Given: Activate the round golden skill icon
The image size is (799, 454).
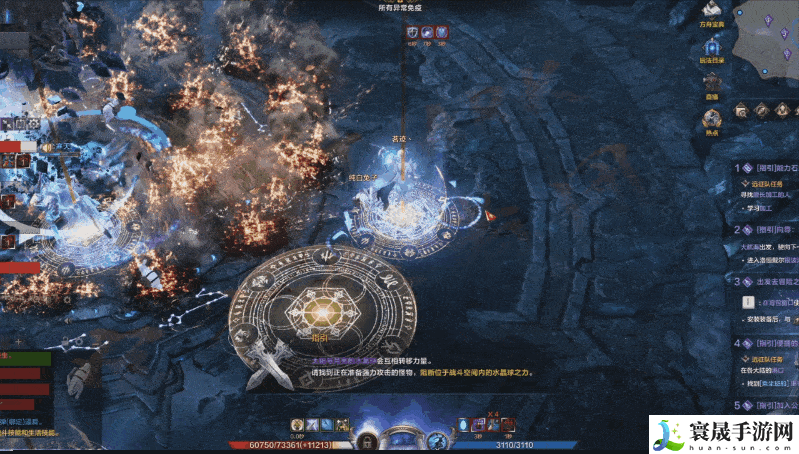Looking at the screenshot, I should pos(295,426).
